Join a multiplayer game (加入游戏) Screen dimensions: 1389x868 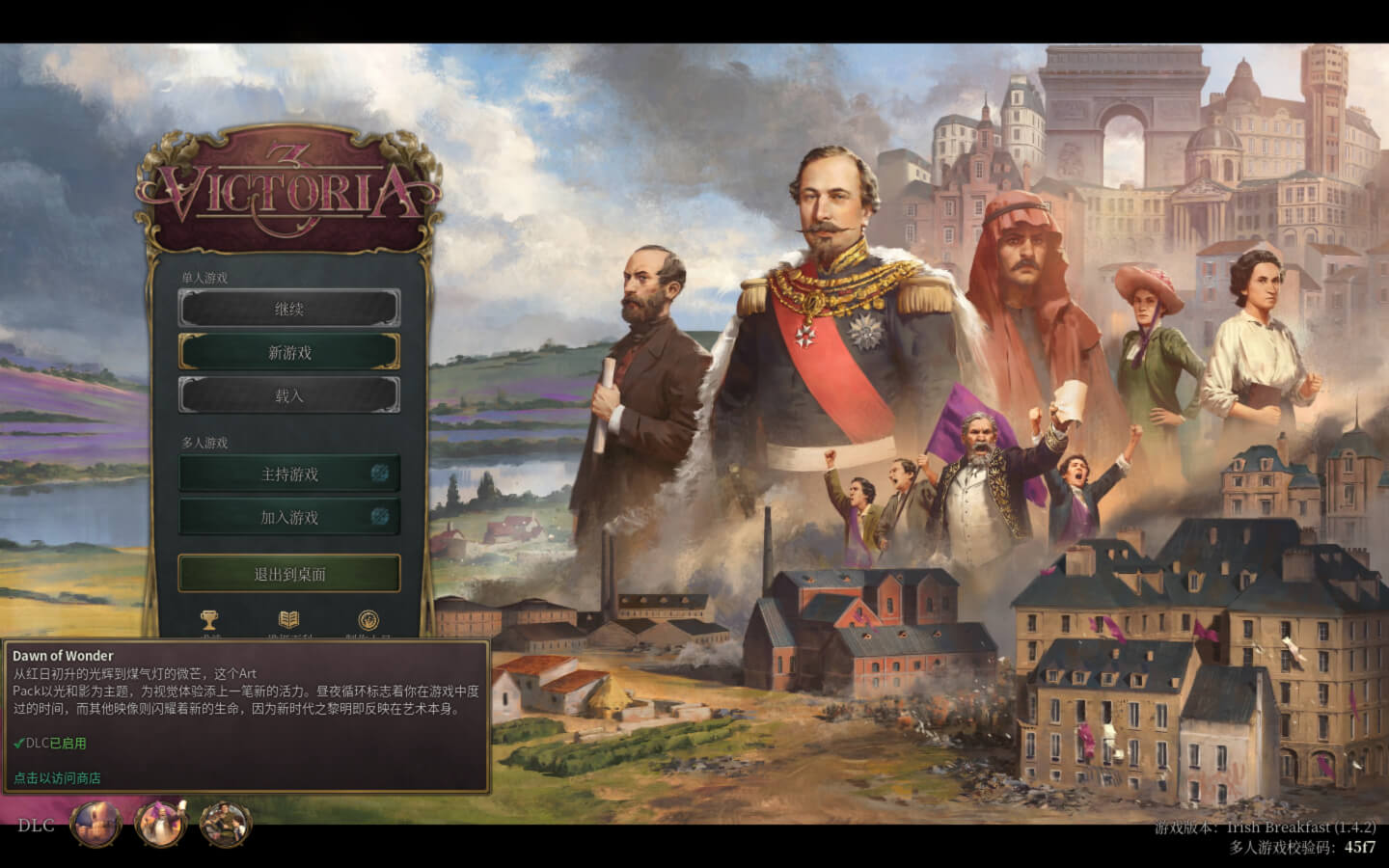pos(288,517)
